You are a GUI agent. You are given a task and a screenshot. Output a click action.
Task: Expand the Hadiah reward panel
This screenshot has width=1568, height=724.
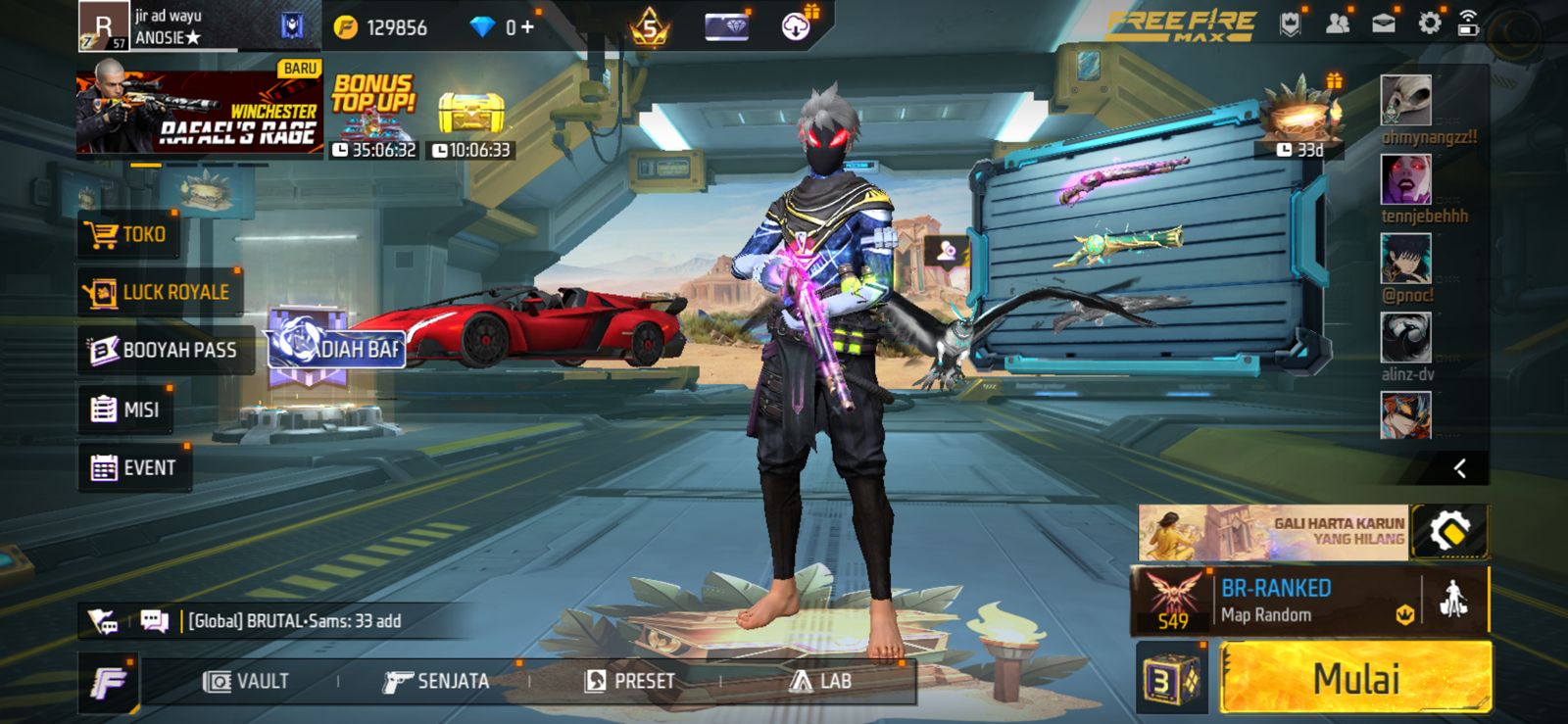pyautogui.click(x=333, y=351)
